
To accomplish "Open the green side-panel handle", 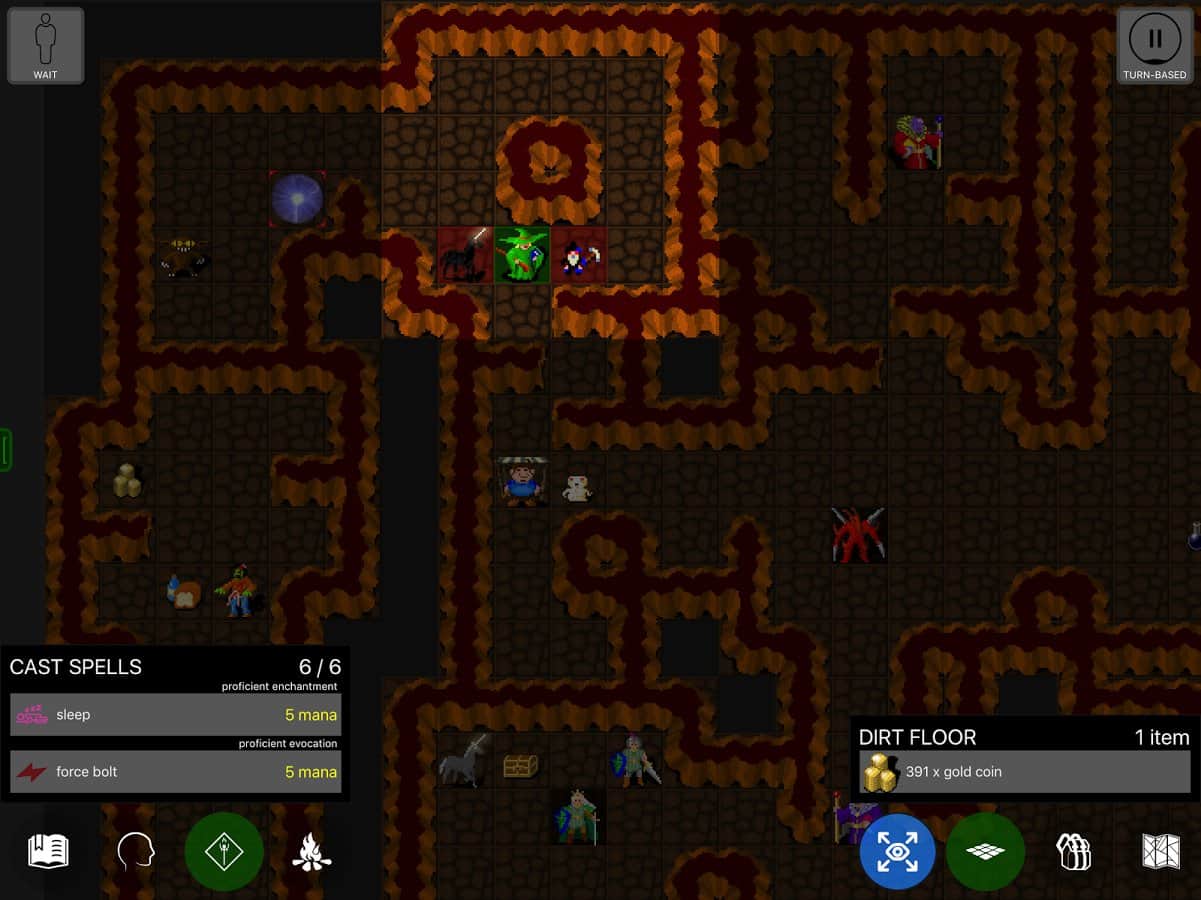I will click(5, 450).
